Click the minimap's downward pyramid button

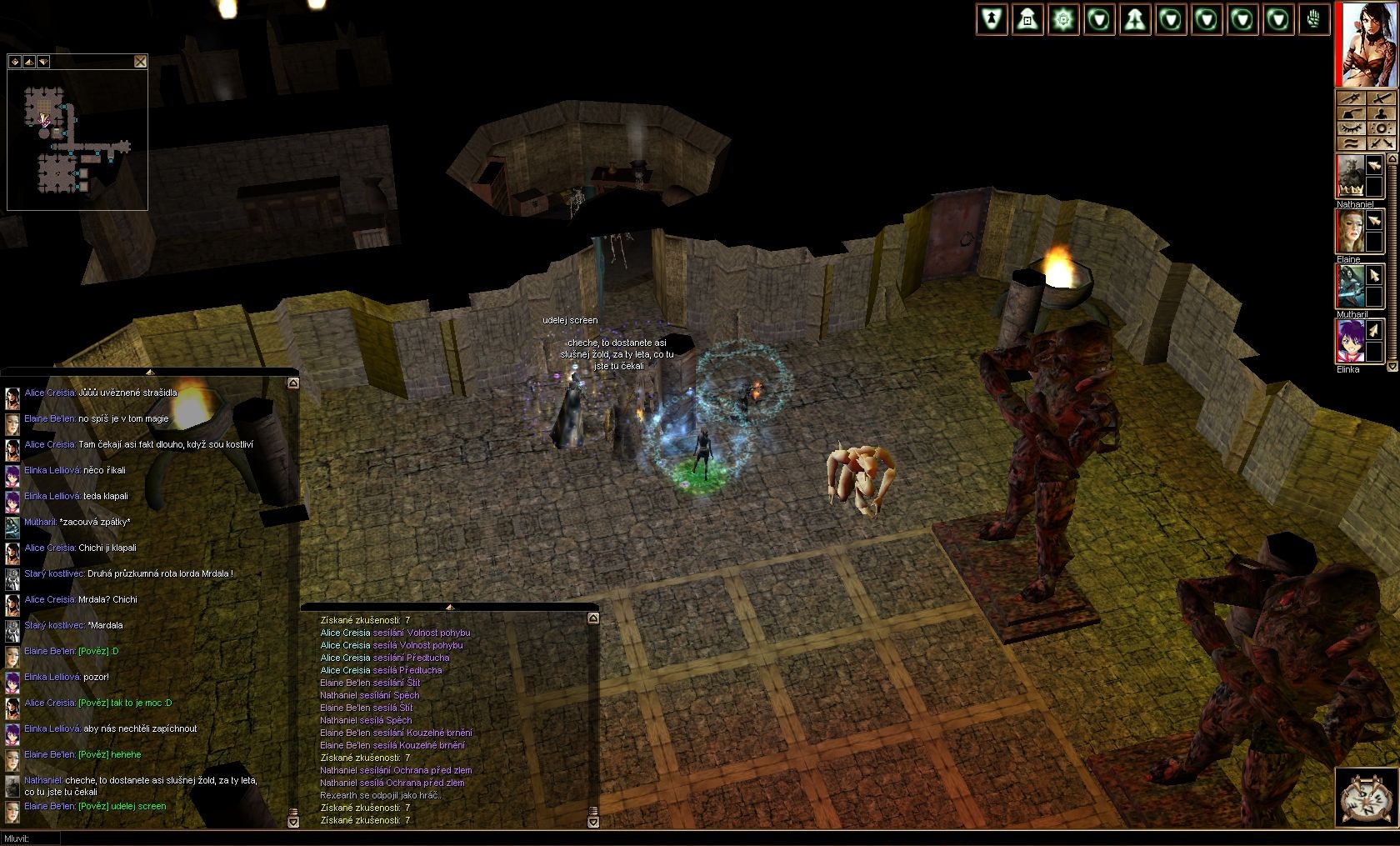click(43, 62)
